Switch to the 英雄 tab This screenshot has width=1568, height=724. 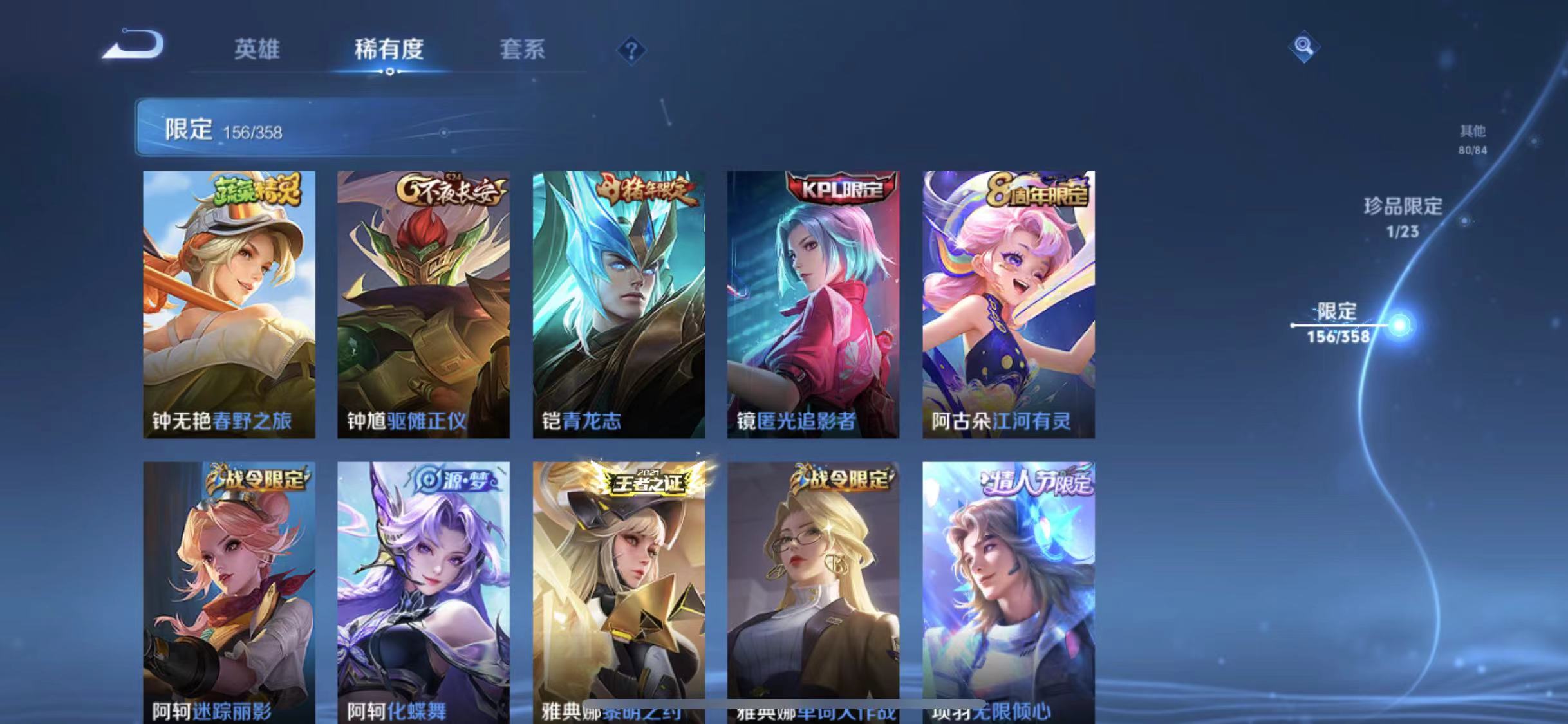tap(257, 51)
